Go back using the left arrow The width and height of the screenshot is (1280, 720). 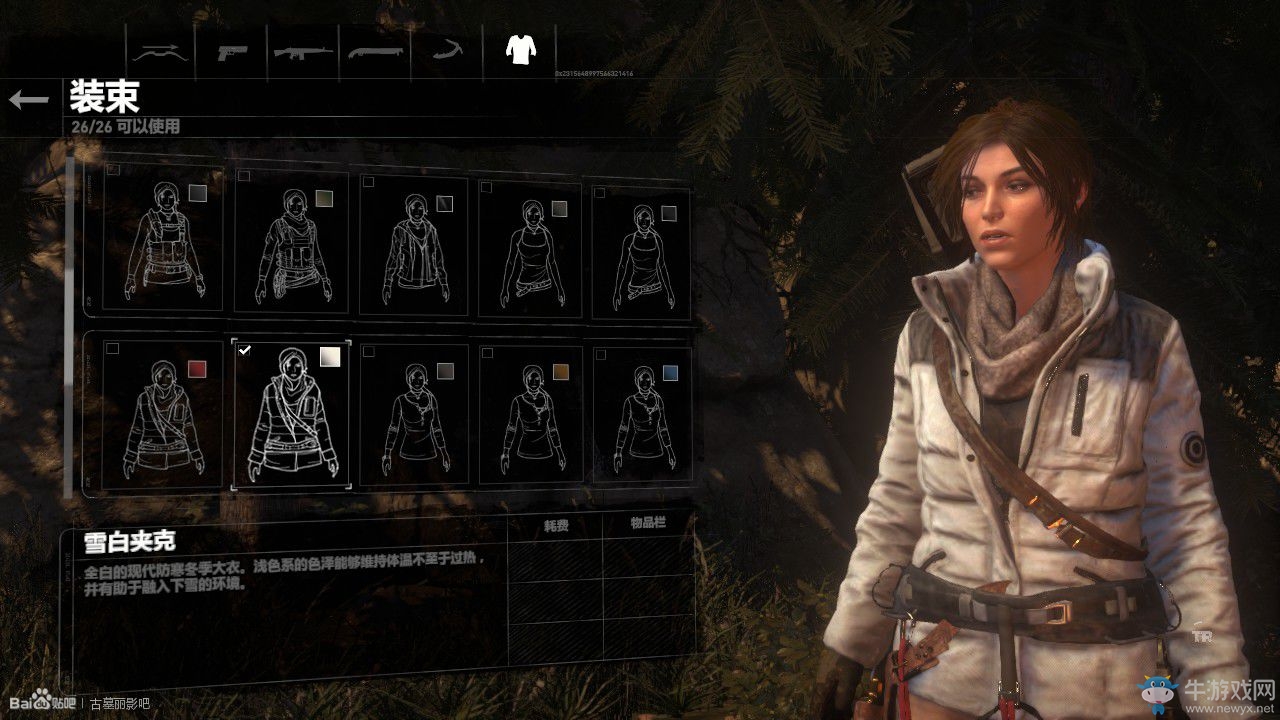point(29,99)
